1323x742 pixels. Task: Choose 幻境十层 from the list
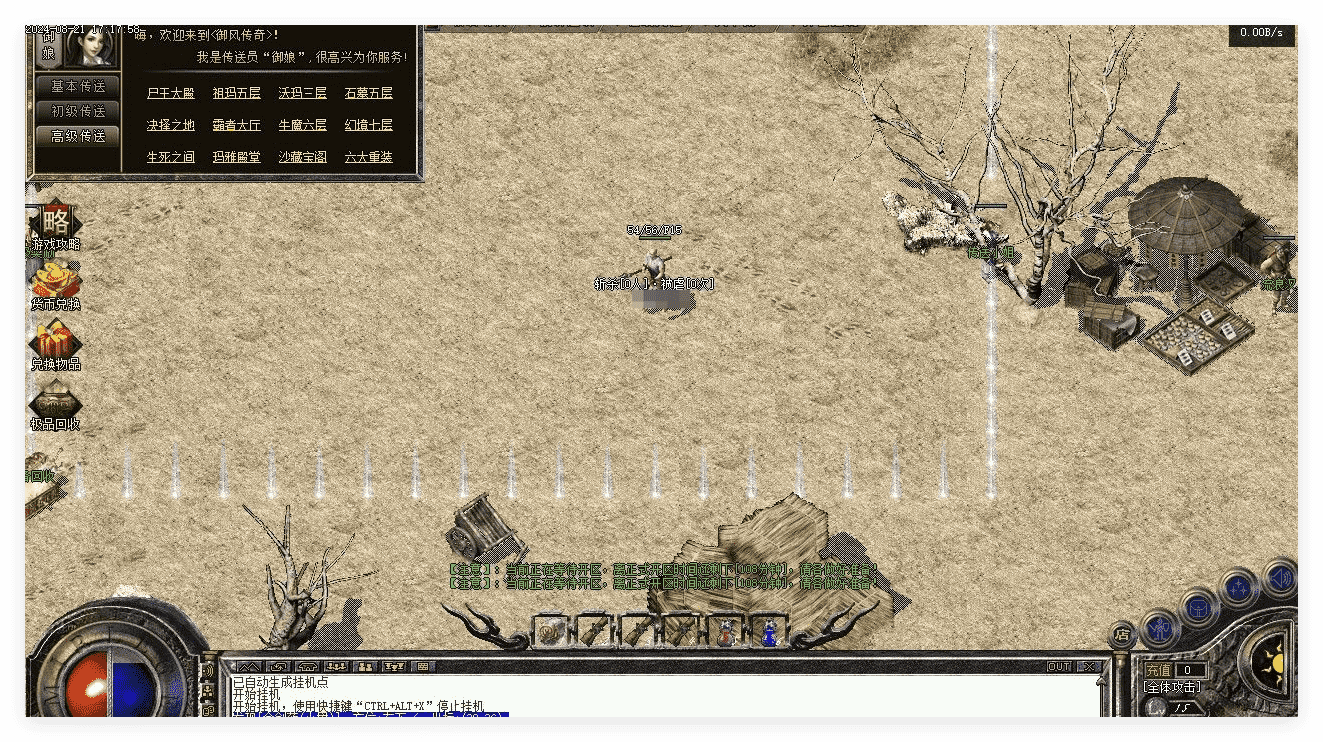(368, 125)
